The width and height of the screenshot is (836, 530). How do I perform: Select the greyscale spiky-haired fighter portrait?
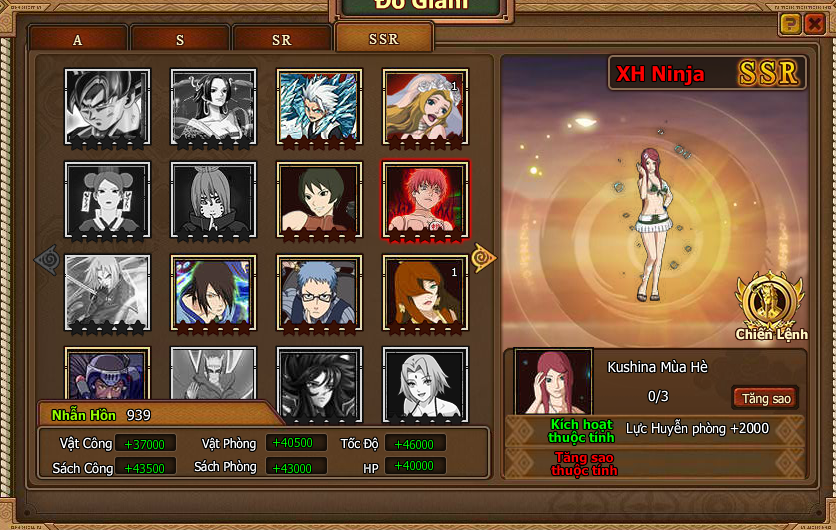tap(107, 106)
